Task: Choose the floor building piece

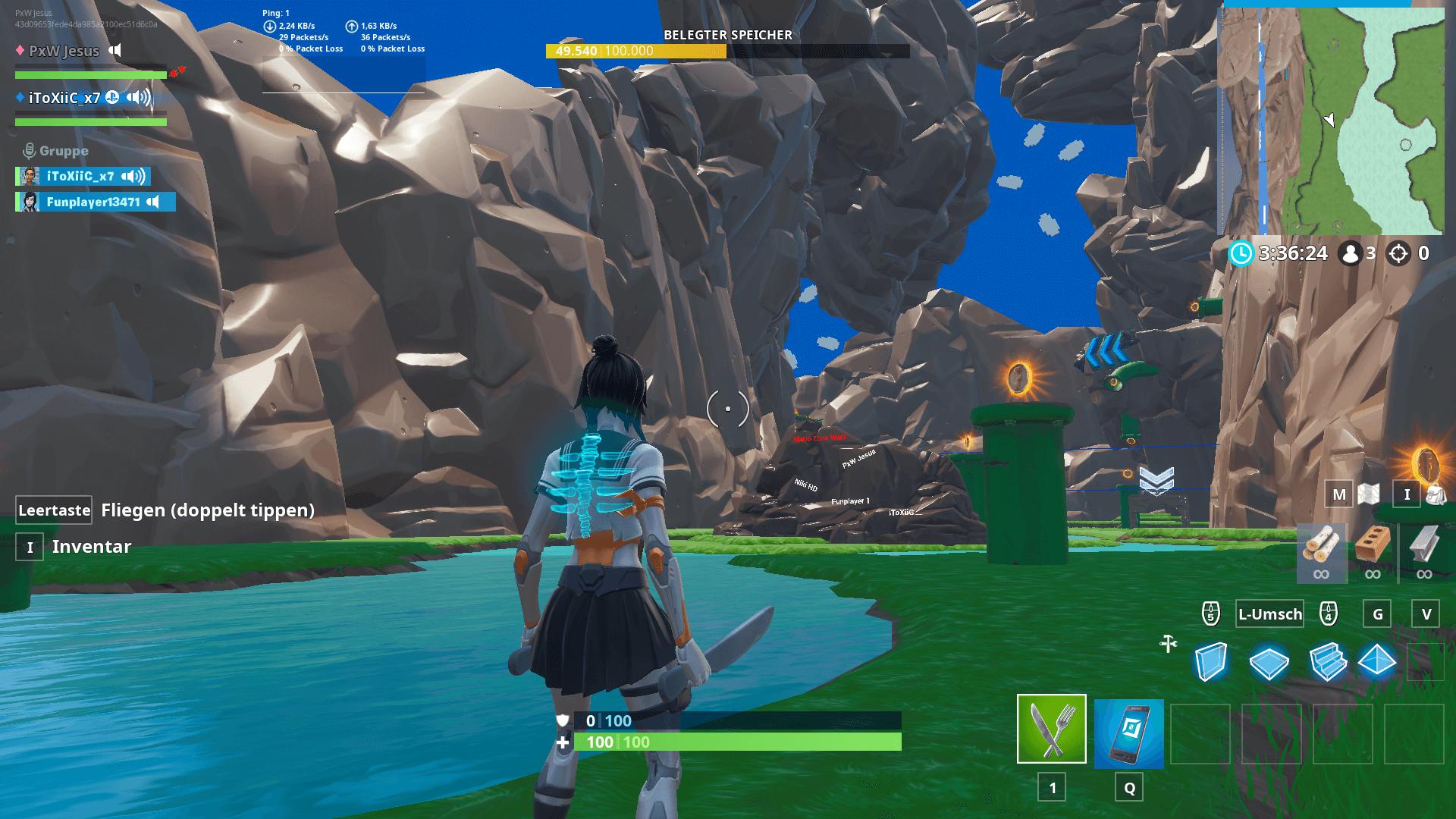Action: point(1269,664)
